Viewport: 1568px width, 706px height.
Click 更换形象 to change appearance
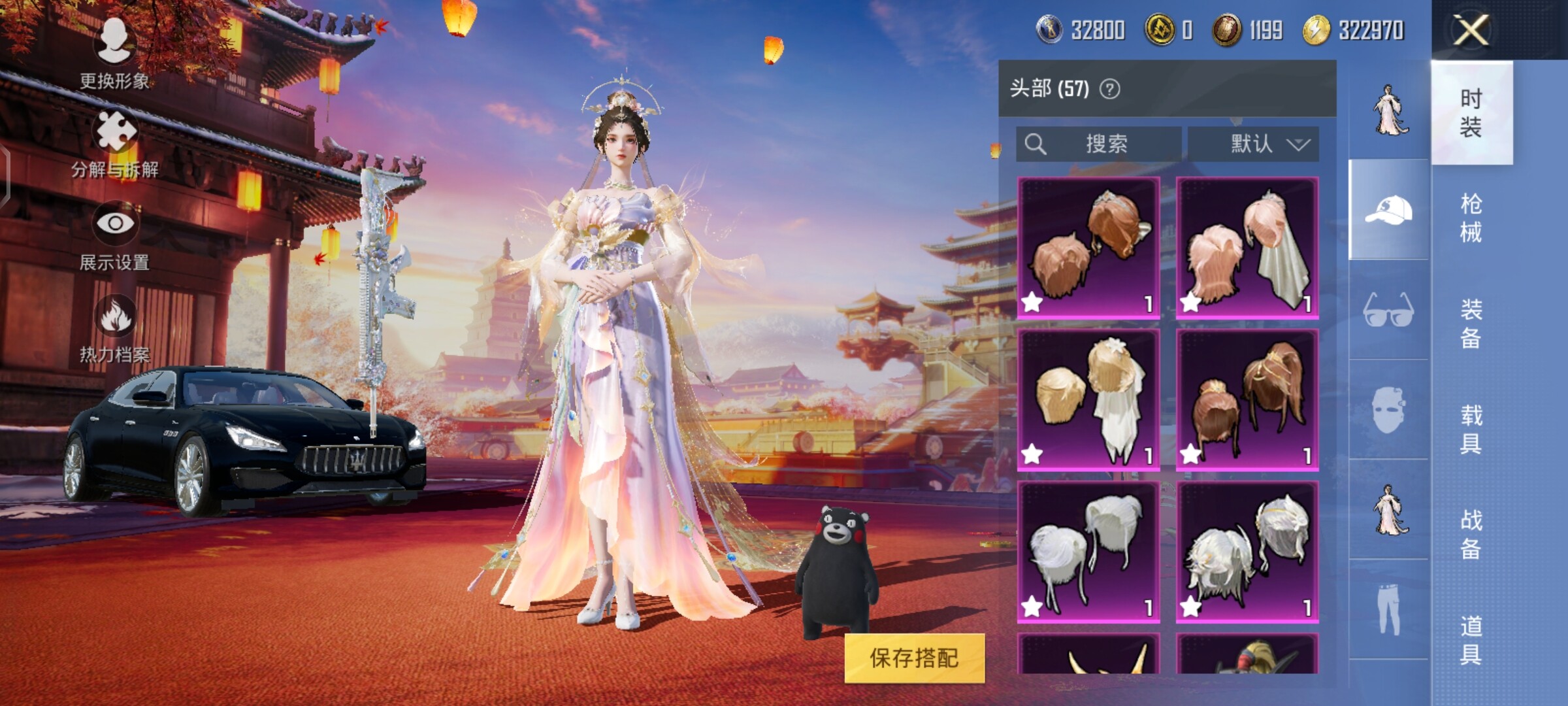115,54
